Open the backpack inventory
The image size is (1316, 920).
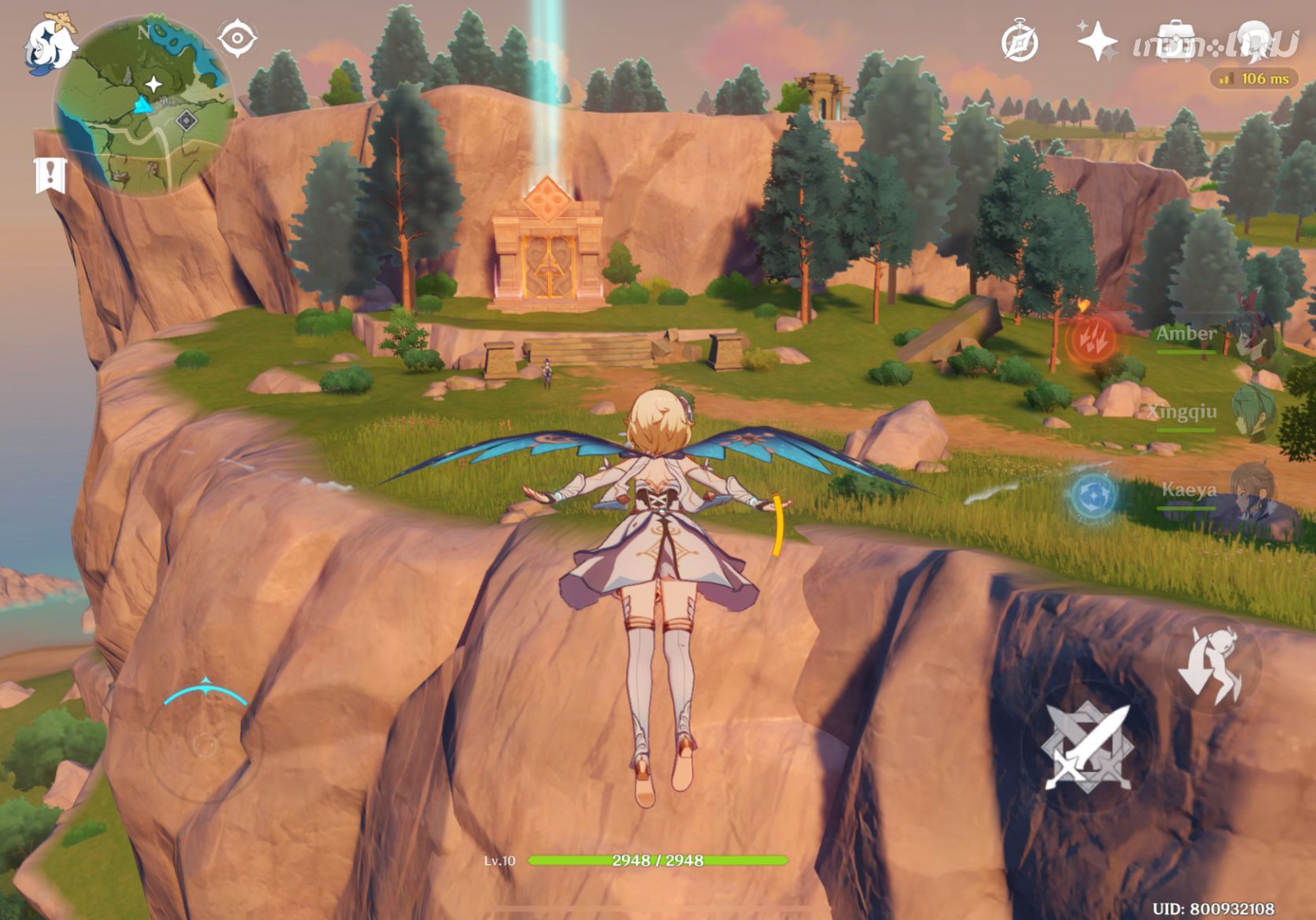pyautogui.click(x=1175, y=41)
